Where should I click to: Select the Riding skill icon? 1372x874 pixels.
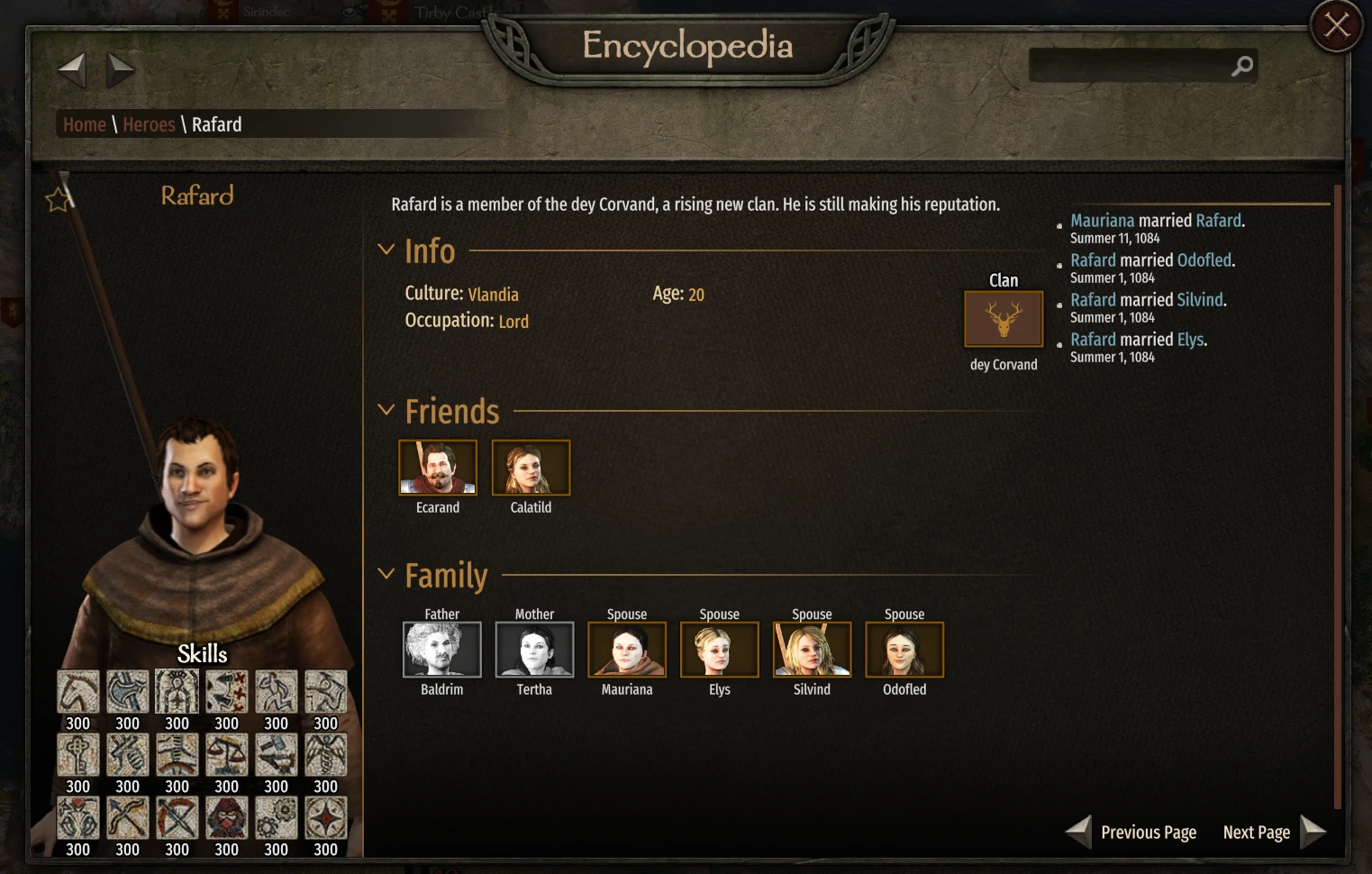click(x=78, y=691)
